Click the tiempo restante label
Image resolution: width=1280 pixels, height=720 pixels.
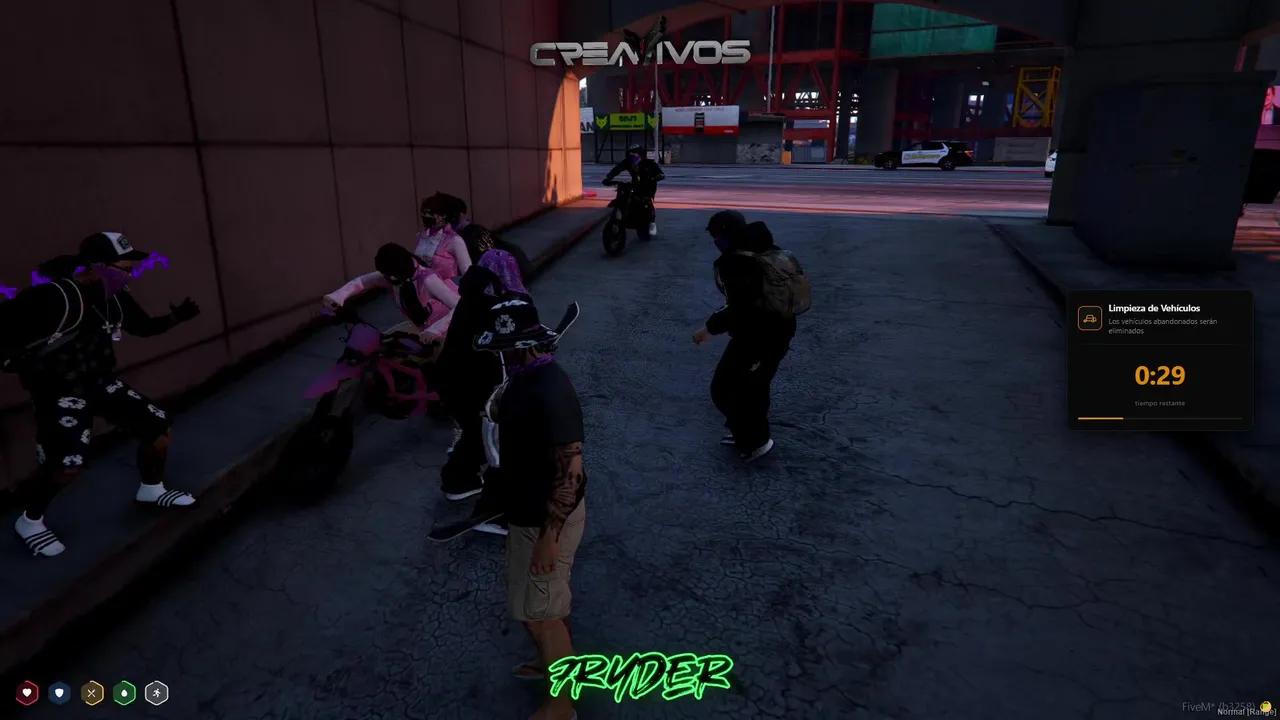[1160, 403]
